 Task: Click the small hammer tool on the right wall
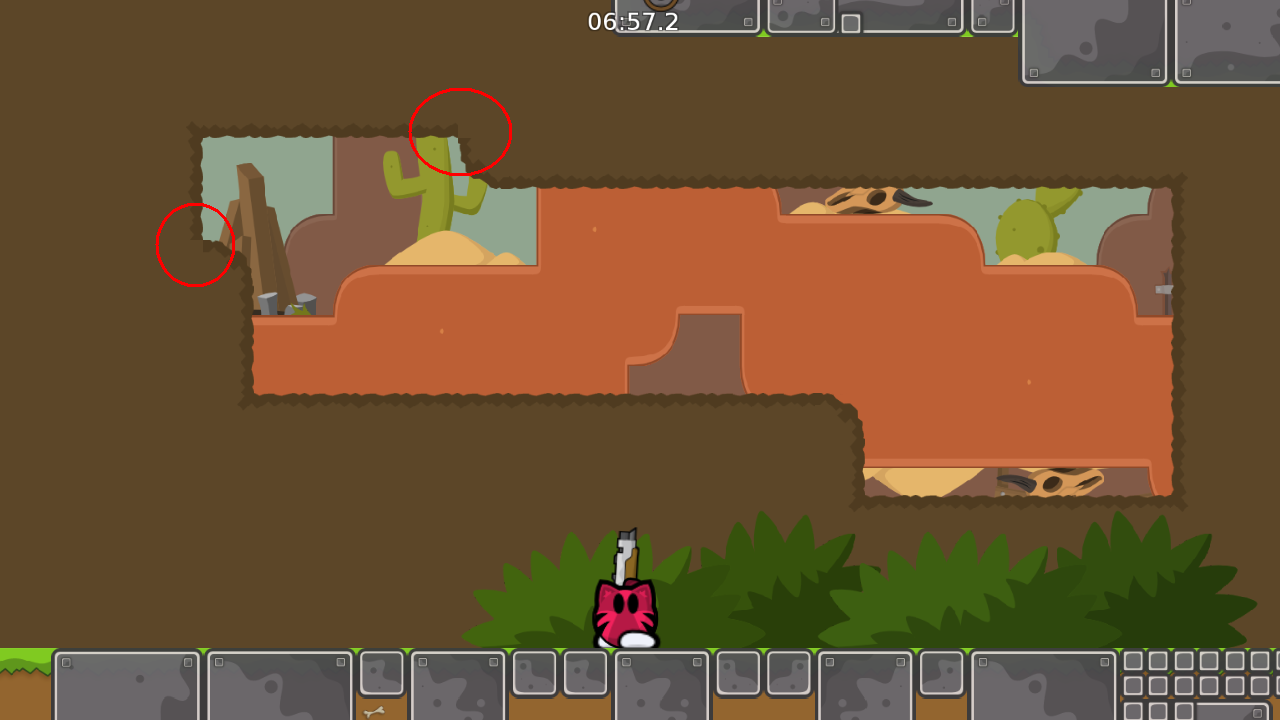[1162, 290]
